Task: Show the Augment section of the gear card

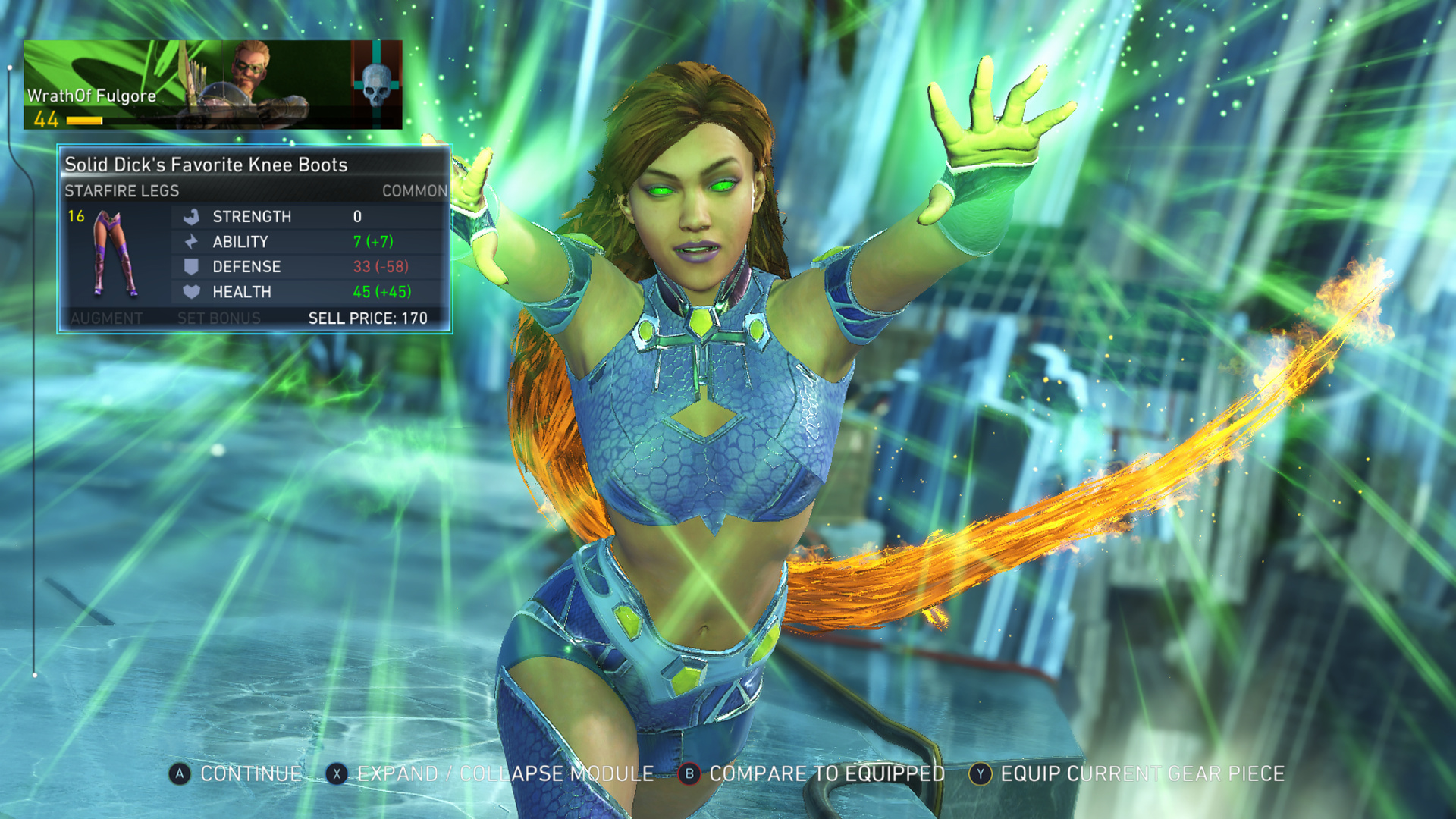Action: [x=106, y=318]
